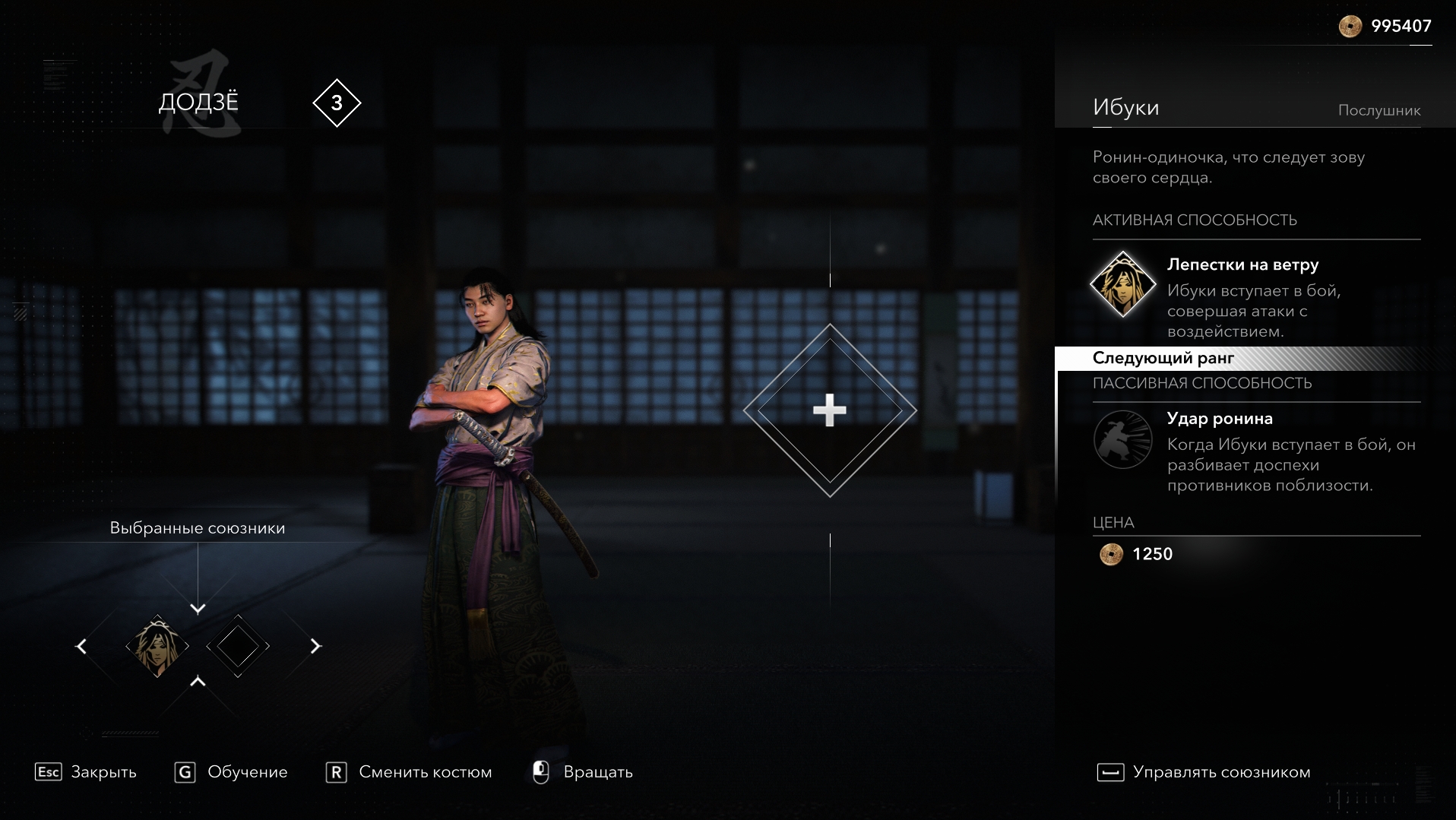The height and width of the screenshot is (820, 1456).
Task: Close the dojo screen via Закрыть
Action: (86, 772)
